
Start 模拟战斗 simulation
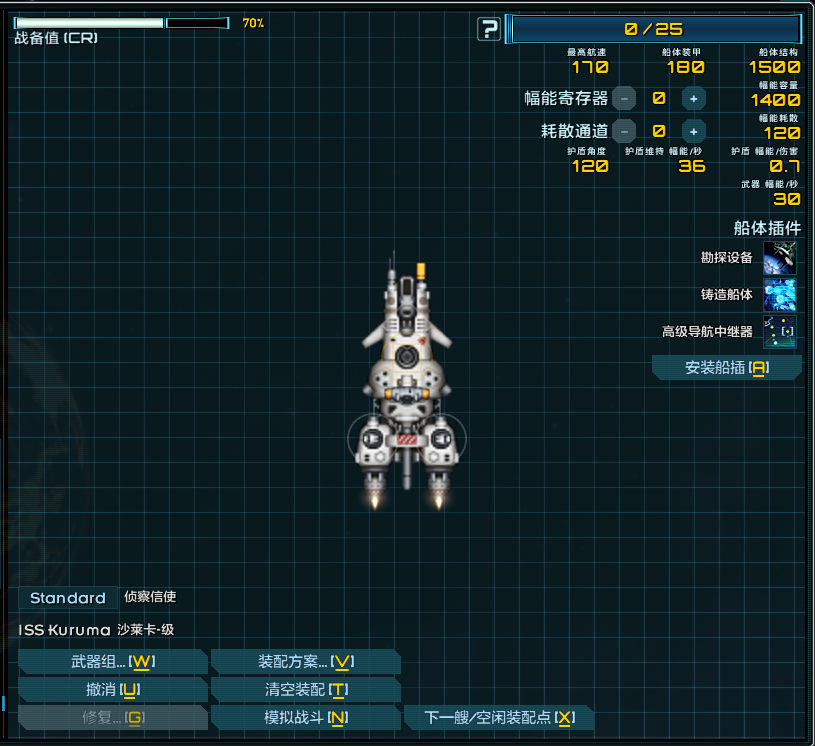pos(306,718)
